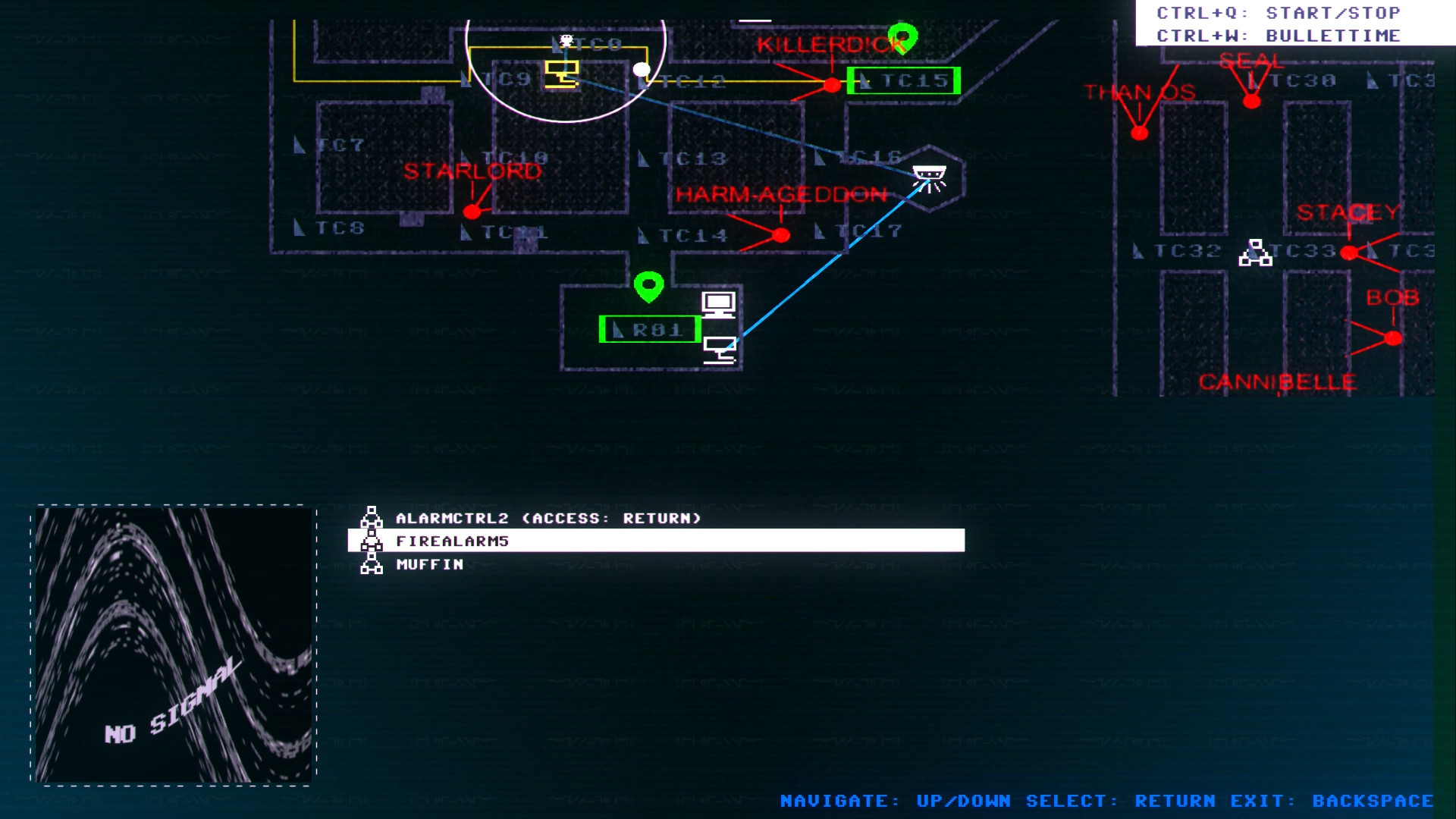Select the FIREALARM5 entry in the device list
The image size is (1456, 819).
coord(453,541)
